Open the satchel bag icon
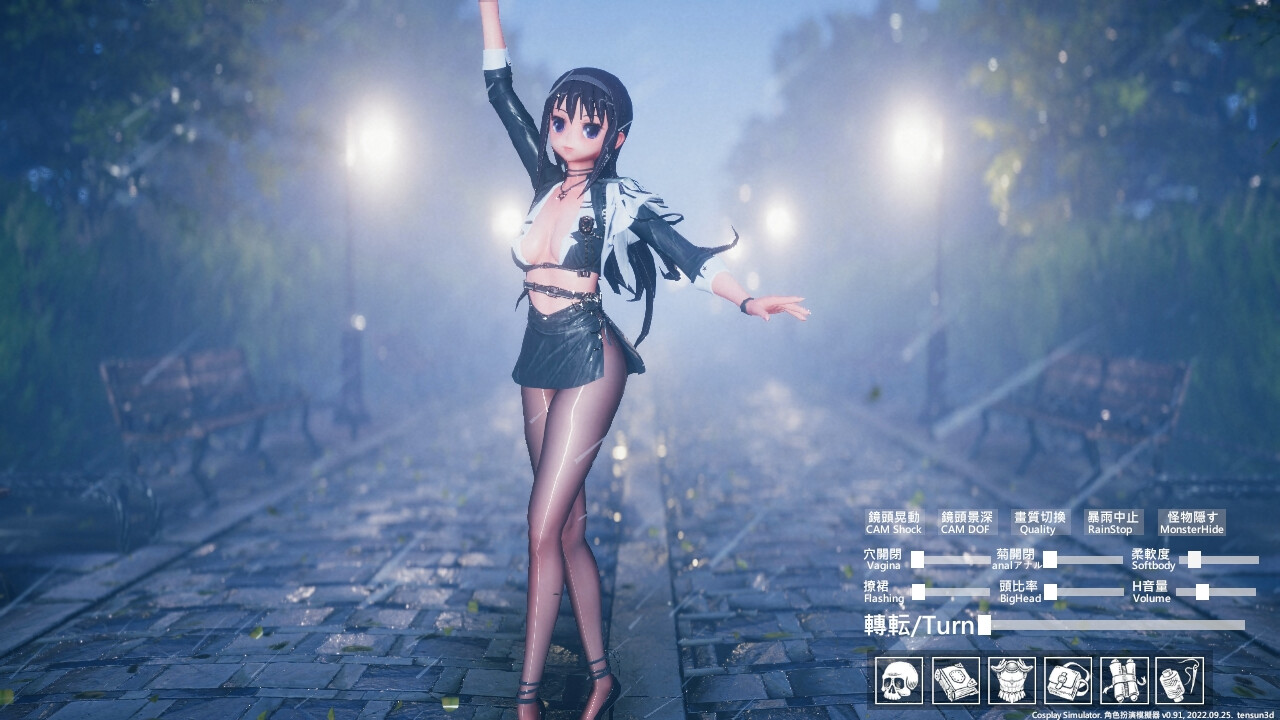This screenshot has height=720, width=1280. 1068,680
